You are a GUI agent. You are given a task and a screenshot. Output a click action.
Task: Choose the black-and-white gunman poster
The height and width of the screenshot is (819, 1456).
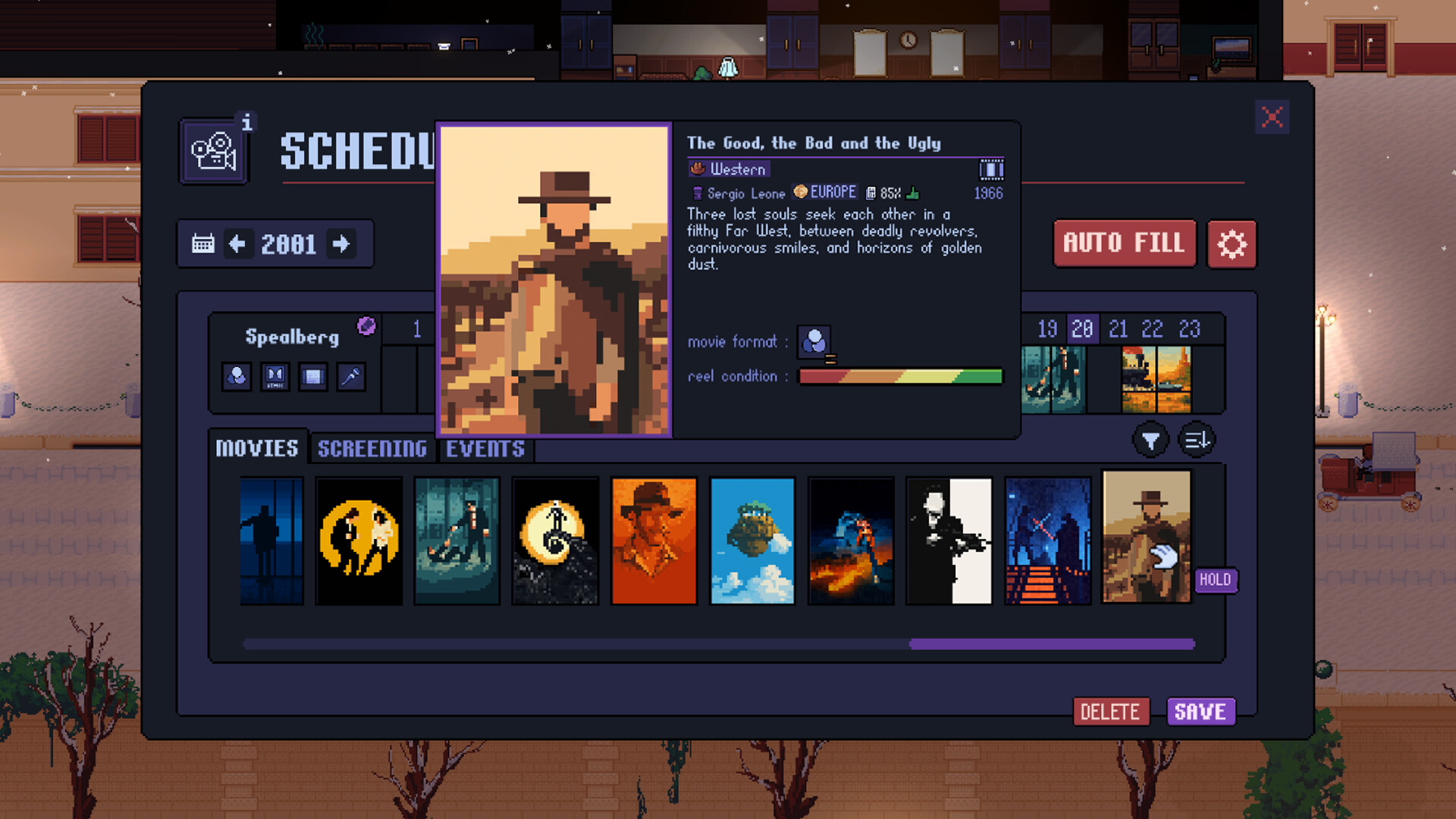pos(949,541)
